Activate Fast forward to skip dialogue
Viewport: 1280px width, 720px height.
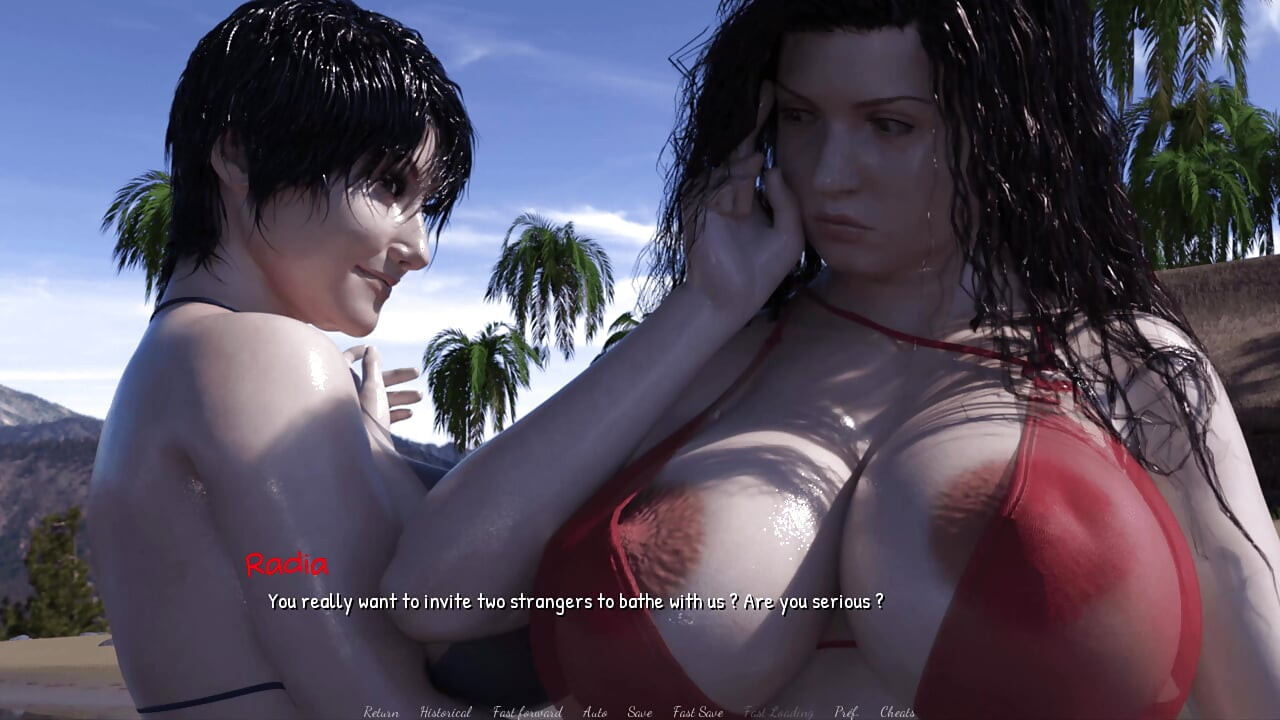point(527,712)
